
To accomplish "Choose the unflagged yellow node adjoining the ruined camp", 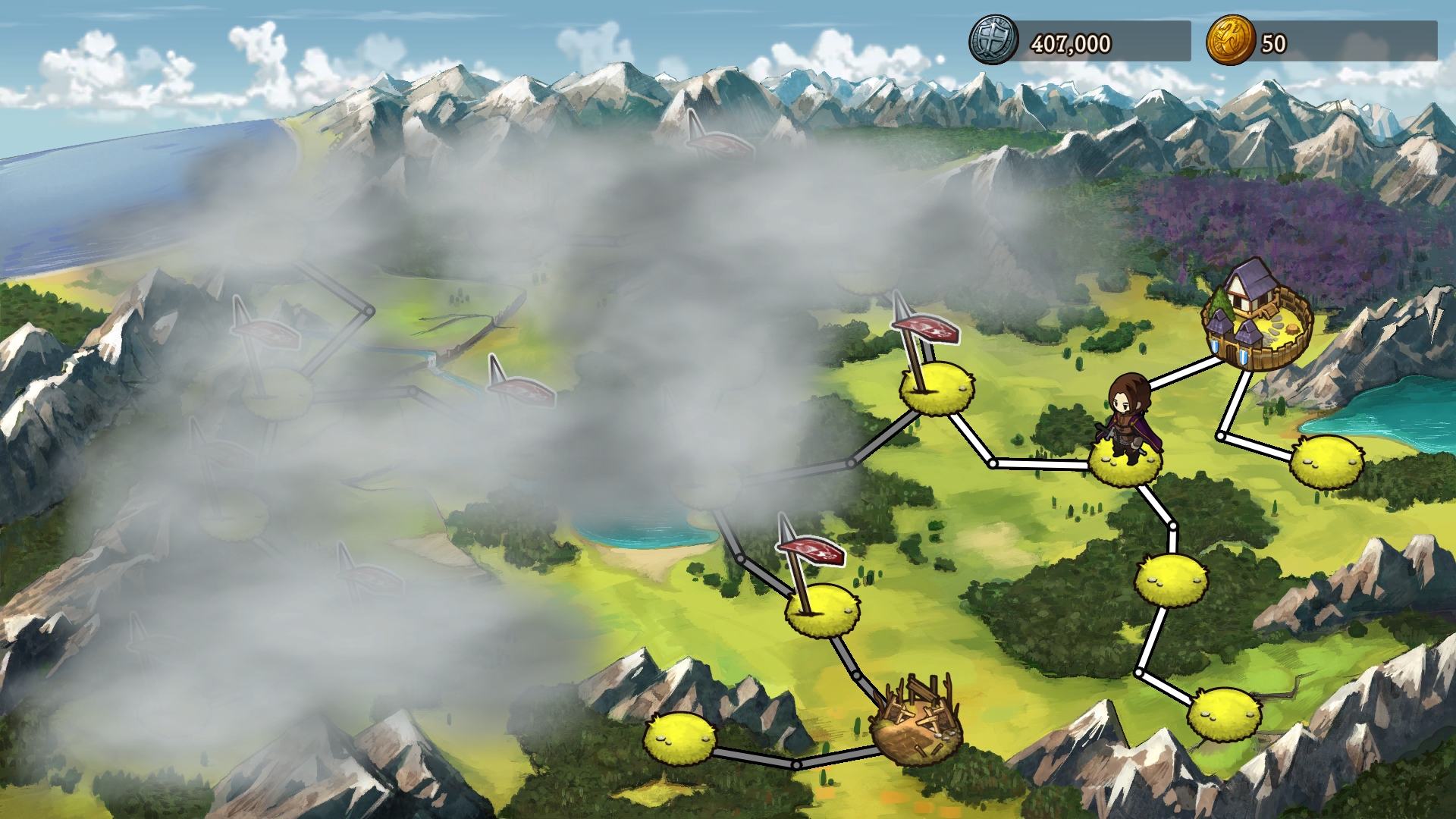I will point(679,737).
